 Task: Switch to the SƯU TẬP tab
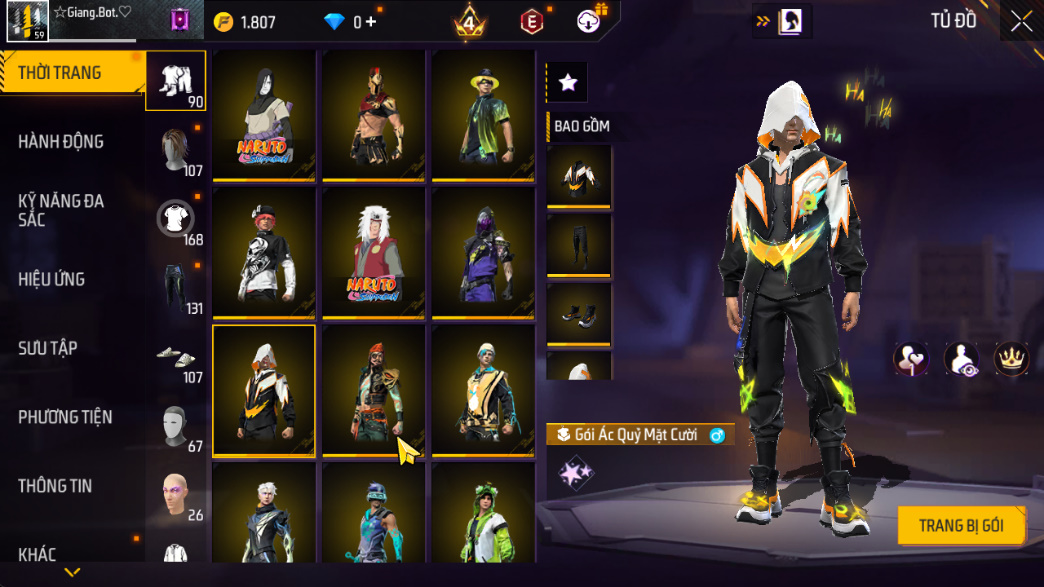(x=48, y=348)
